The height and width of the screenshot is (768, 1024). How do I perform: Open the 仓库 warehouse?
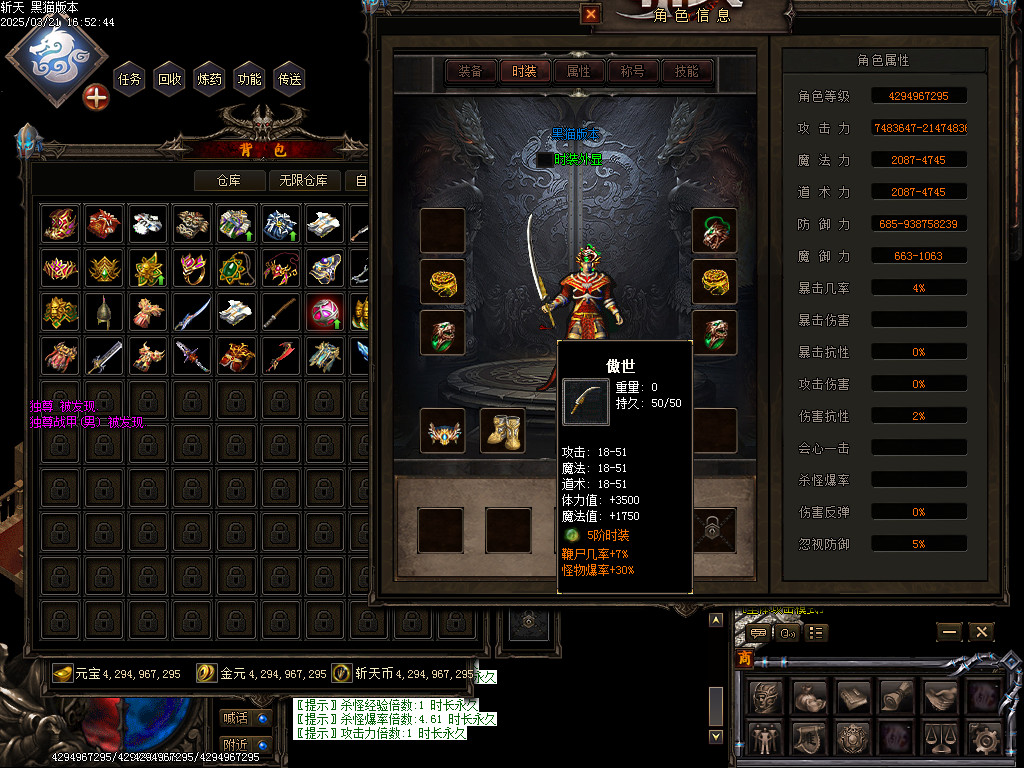tap(230, 180)
